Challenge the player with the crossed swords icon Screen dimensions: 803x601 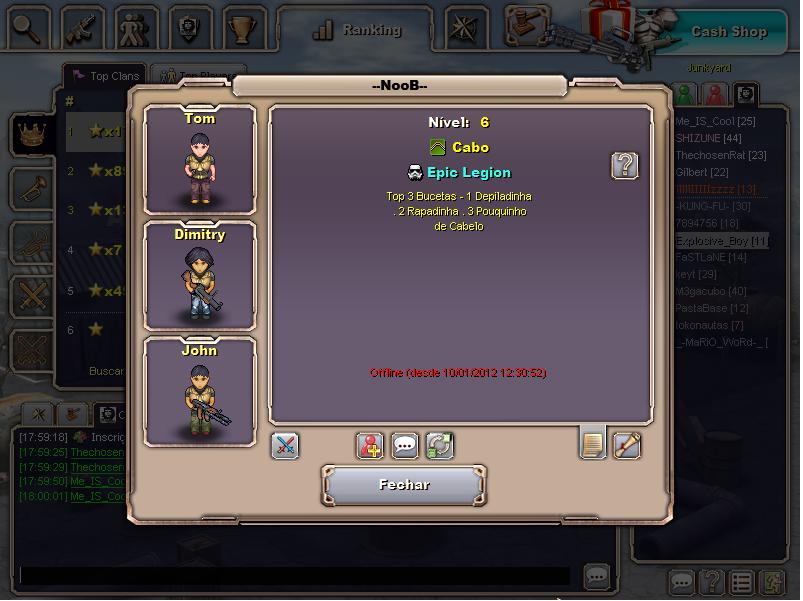click(285, 446)
